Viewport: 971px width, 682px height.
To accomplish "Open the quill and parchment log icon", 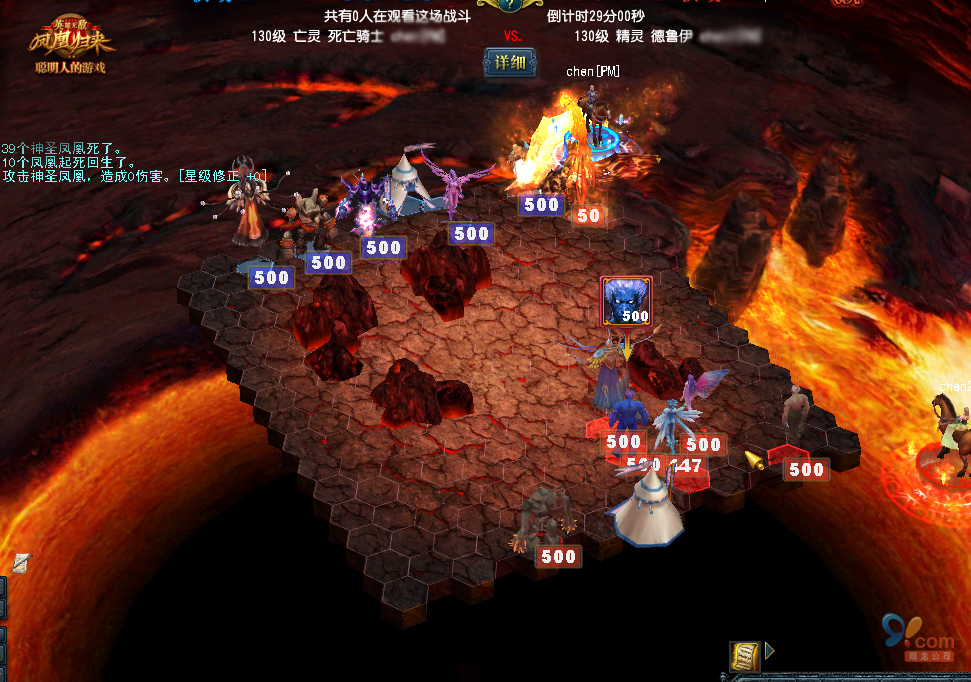I will tap(21, 563).
